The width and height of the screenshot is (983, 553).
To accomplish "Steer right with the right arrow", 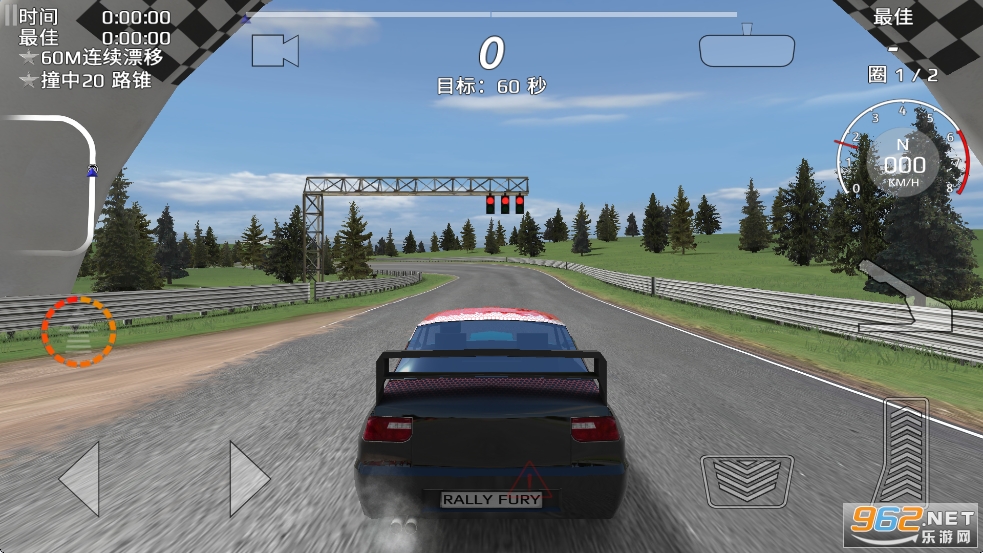I will click(x=249, y=478).
